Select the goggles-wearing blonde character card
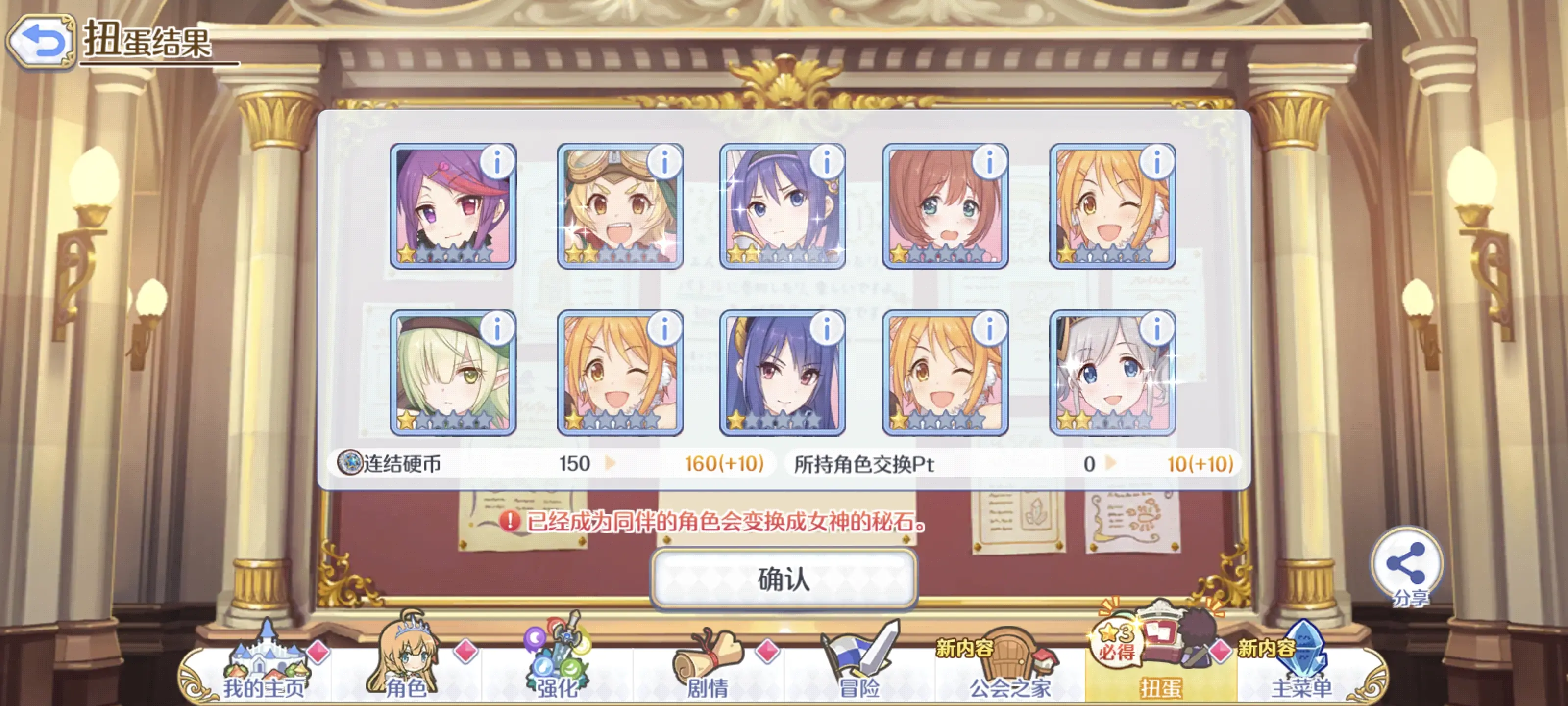This screenshot has height=706, width=1568. click(620, 206)
